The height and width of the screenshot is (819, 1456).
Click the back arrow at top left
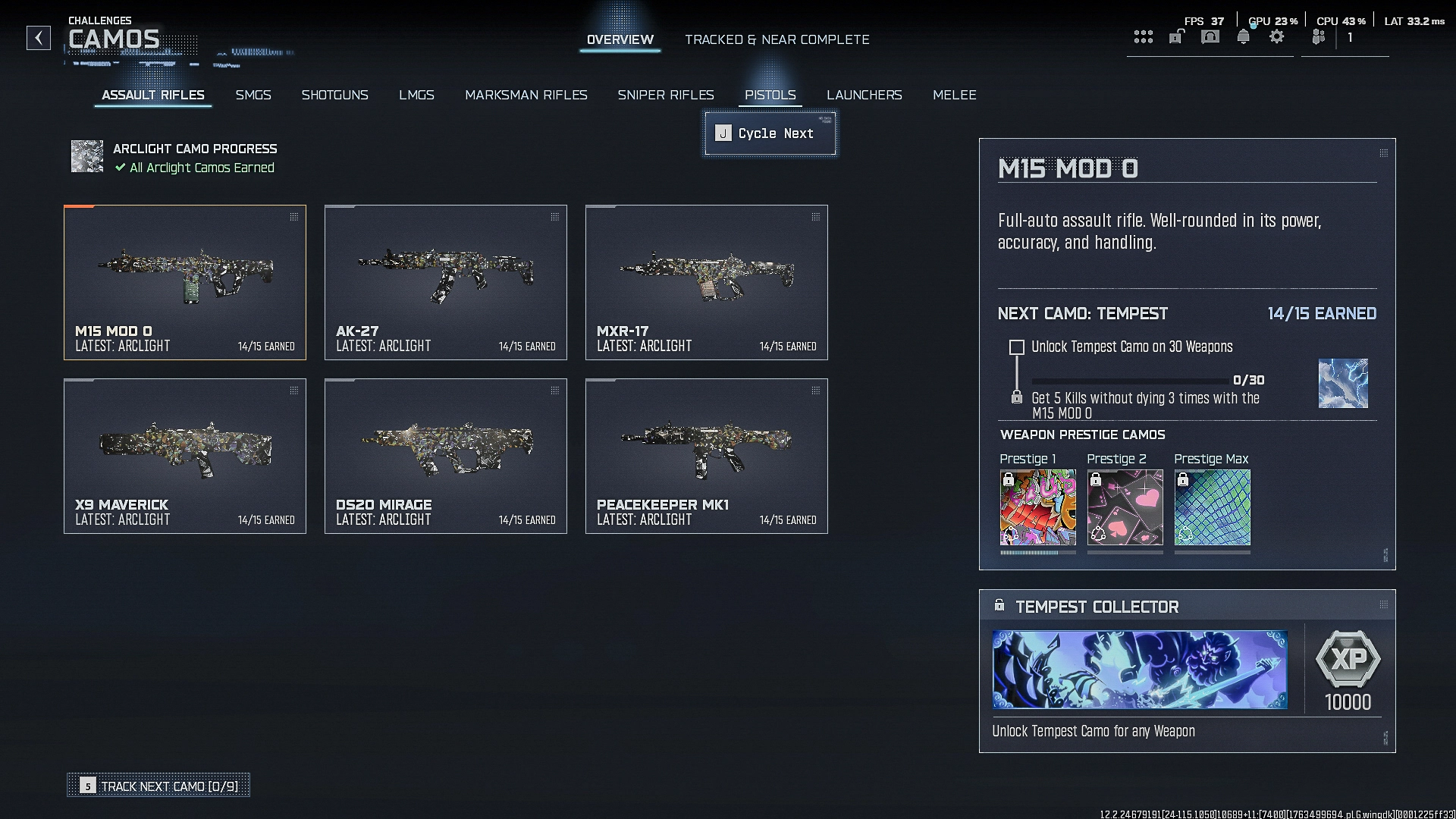pos(39,39)
